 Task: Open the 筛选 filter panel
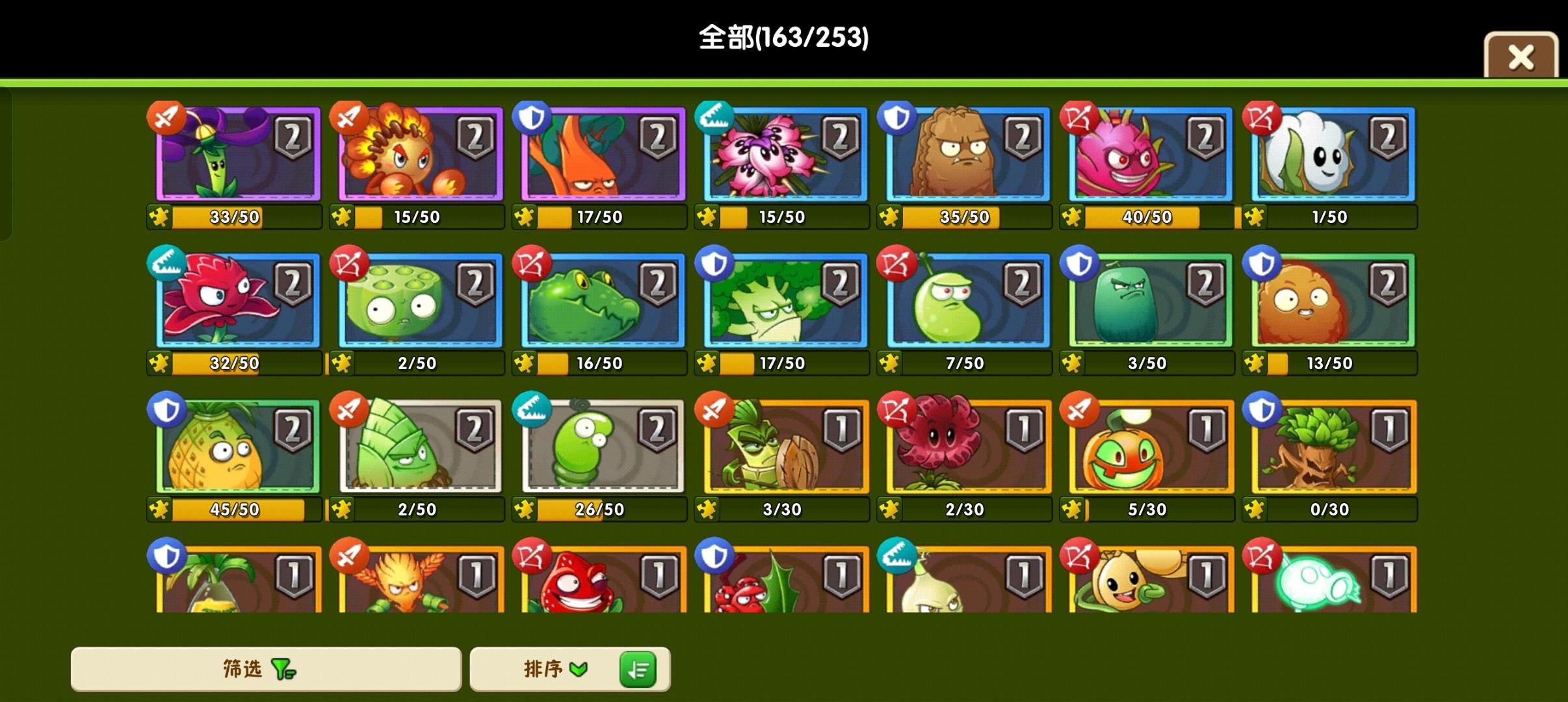click(267, 669)
